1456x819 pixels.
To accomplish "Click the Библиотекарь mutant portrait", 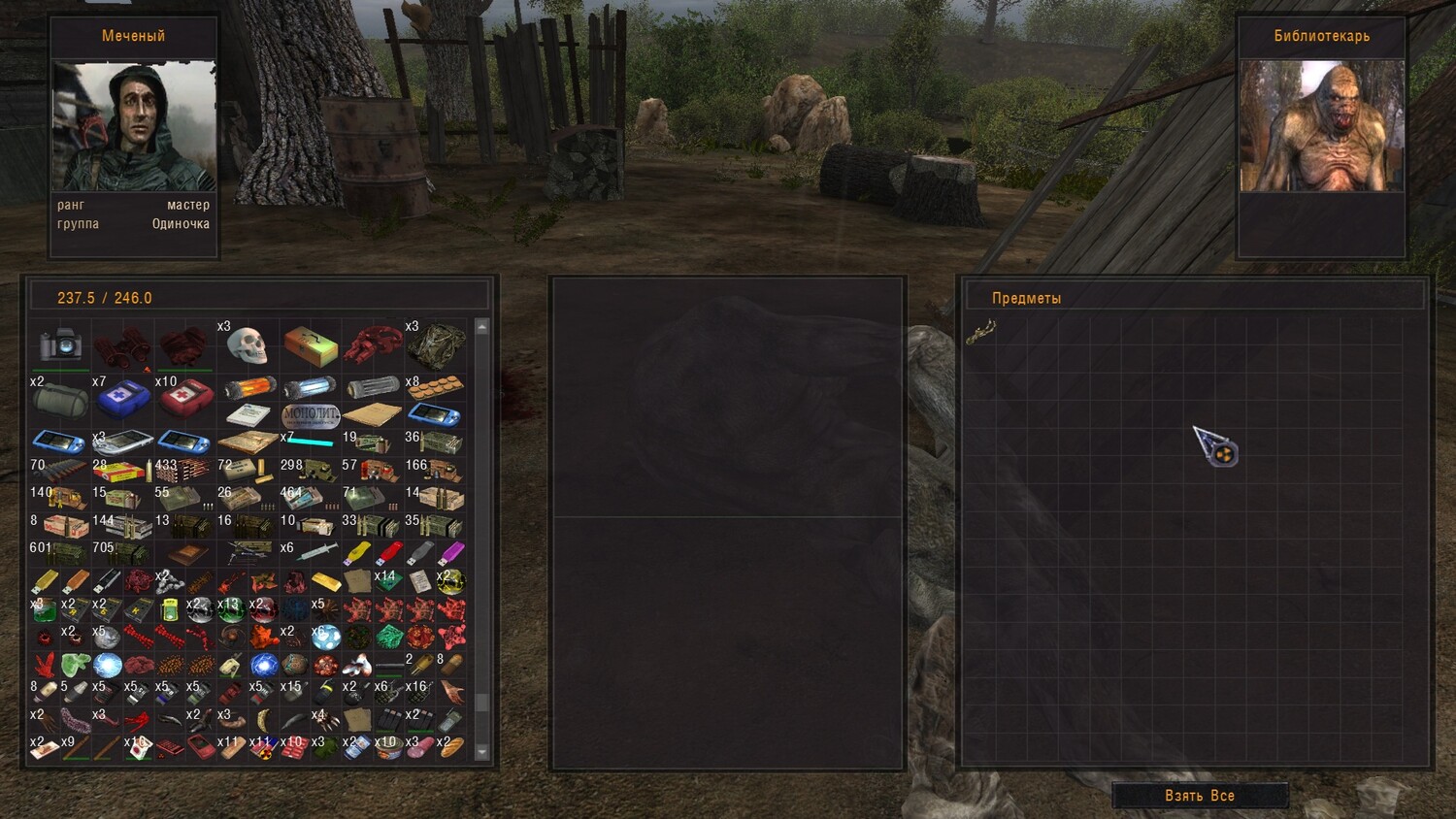I will pos(1321,126).
